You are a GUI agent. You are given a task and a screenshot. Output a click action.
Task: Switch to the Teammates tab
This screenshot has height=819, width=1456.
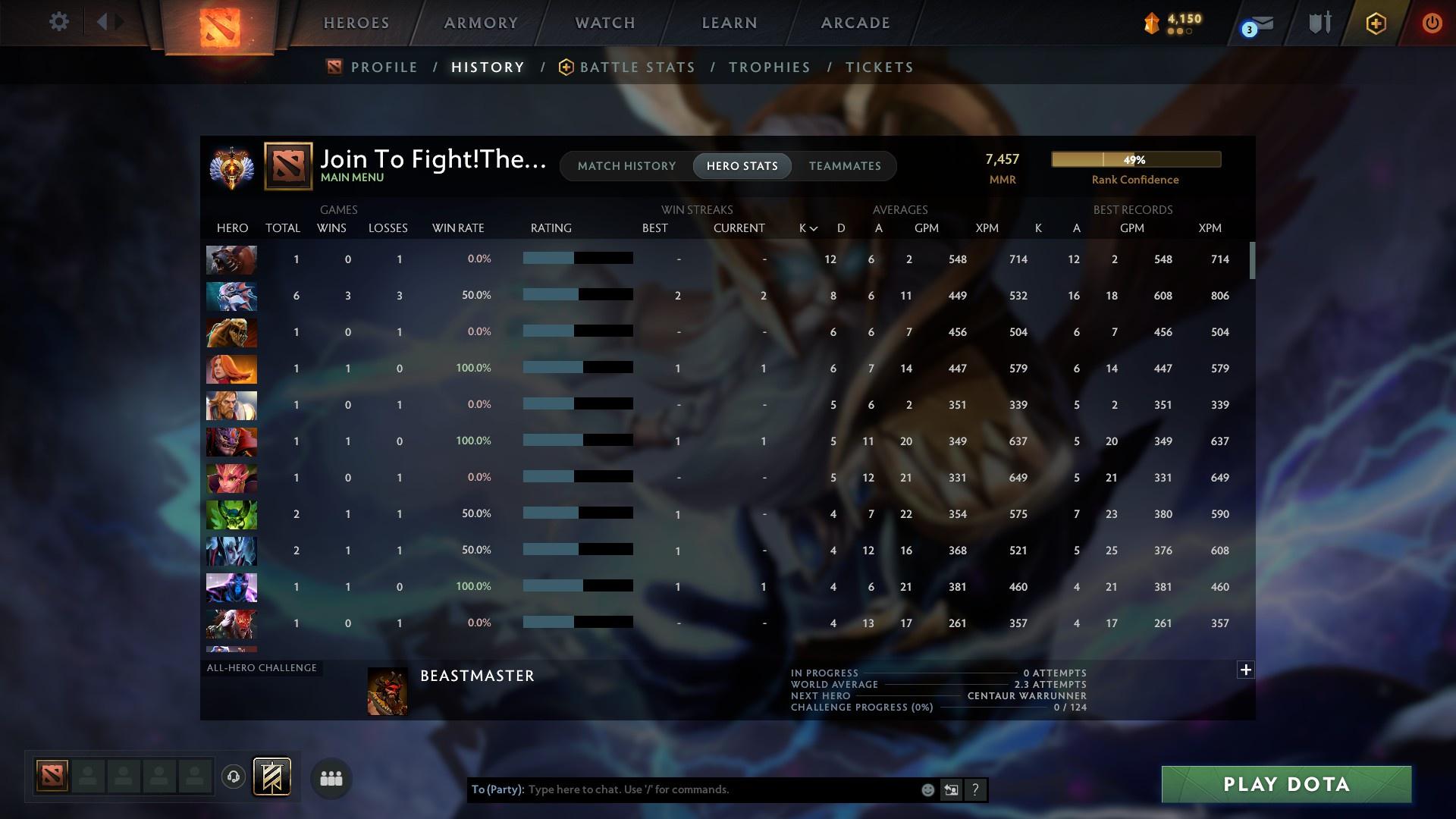[845, 165]
